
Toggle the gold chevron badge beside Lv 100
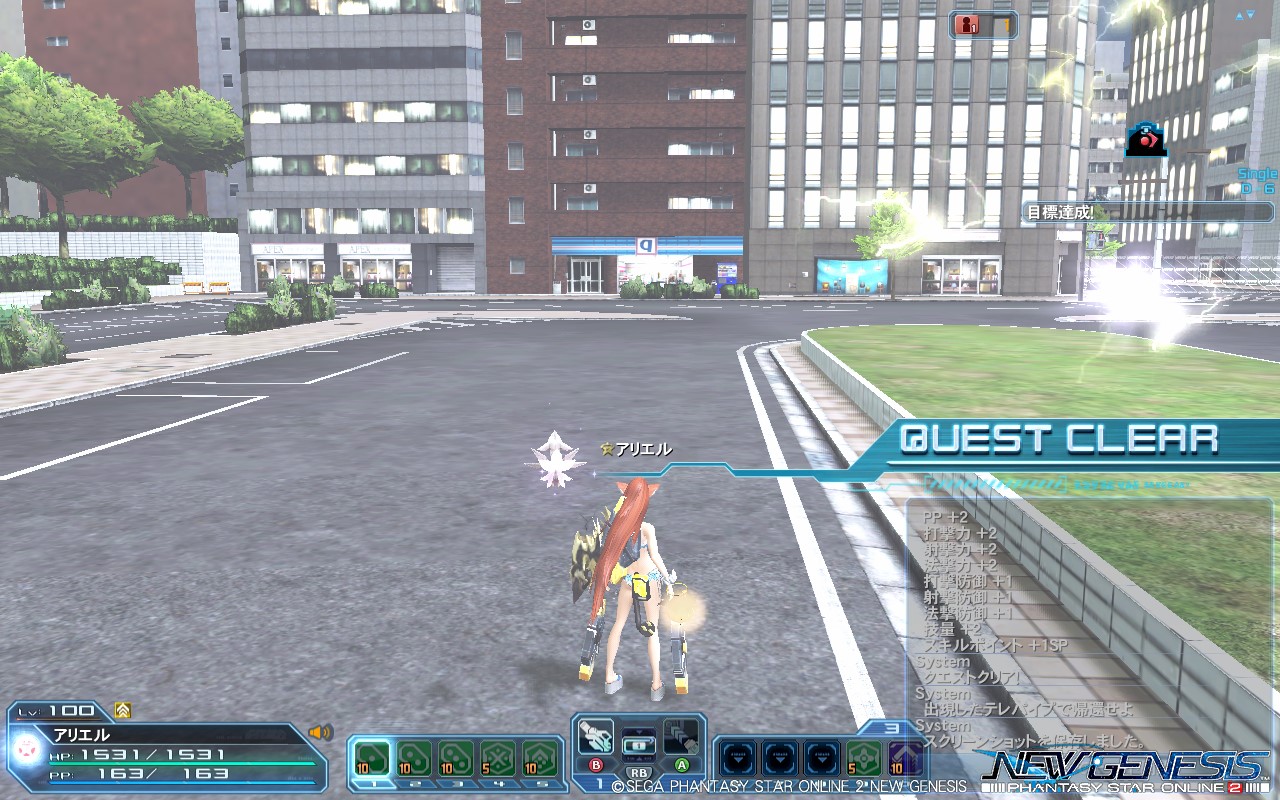tap(124, 711)
